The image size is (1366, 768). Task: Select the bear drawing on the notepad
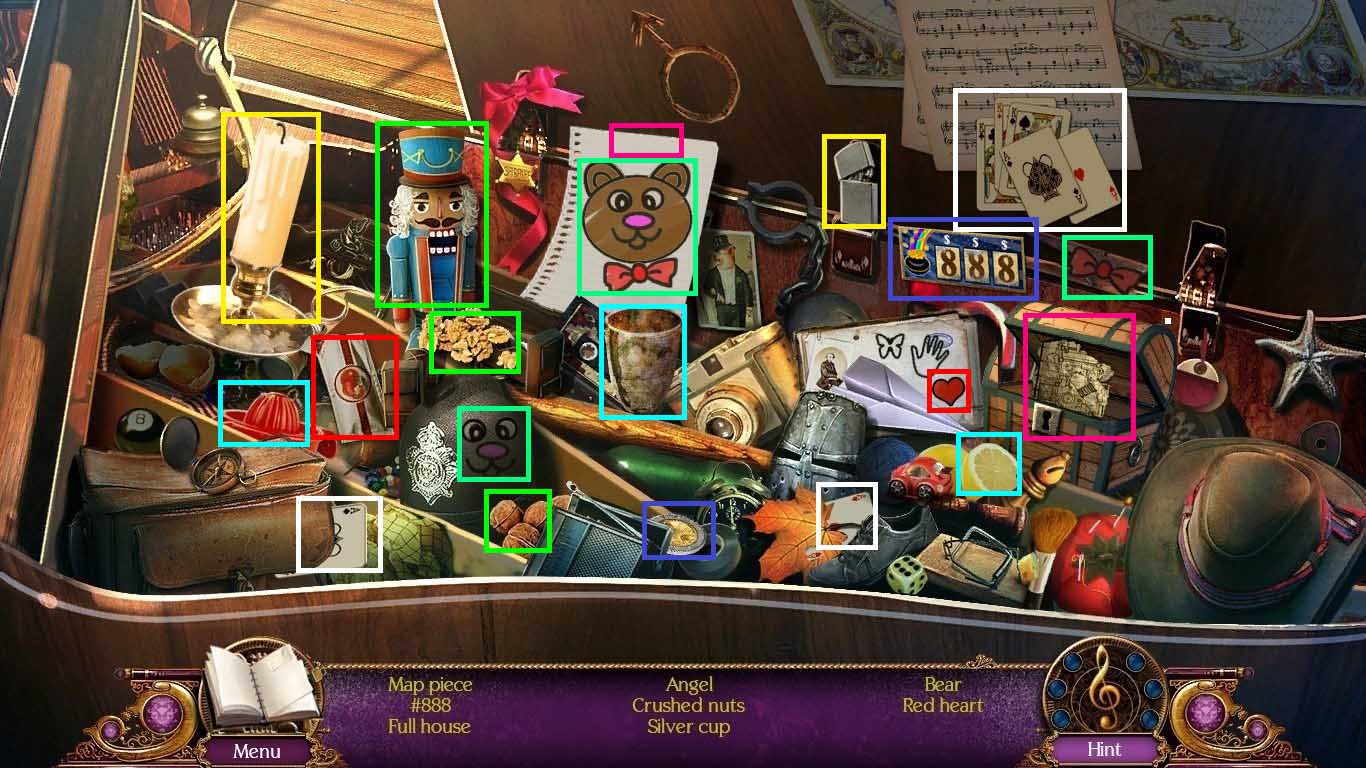[x=638, y=225]
